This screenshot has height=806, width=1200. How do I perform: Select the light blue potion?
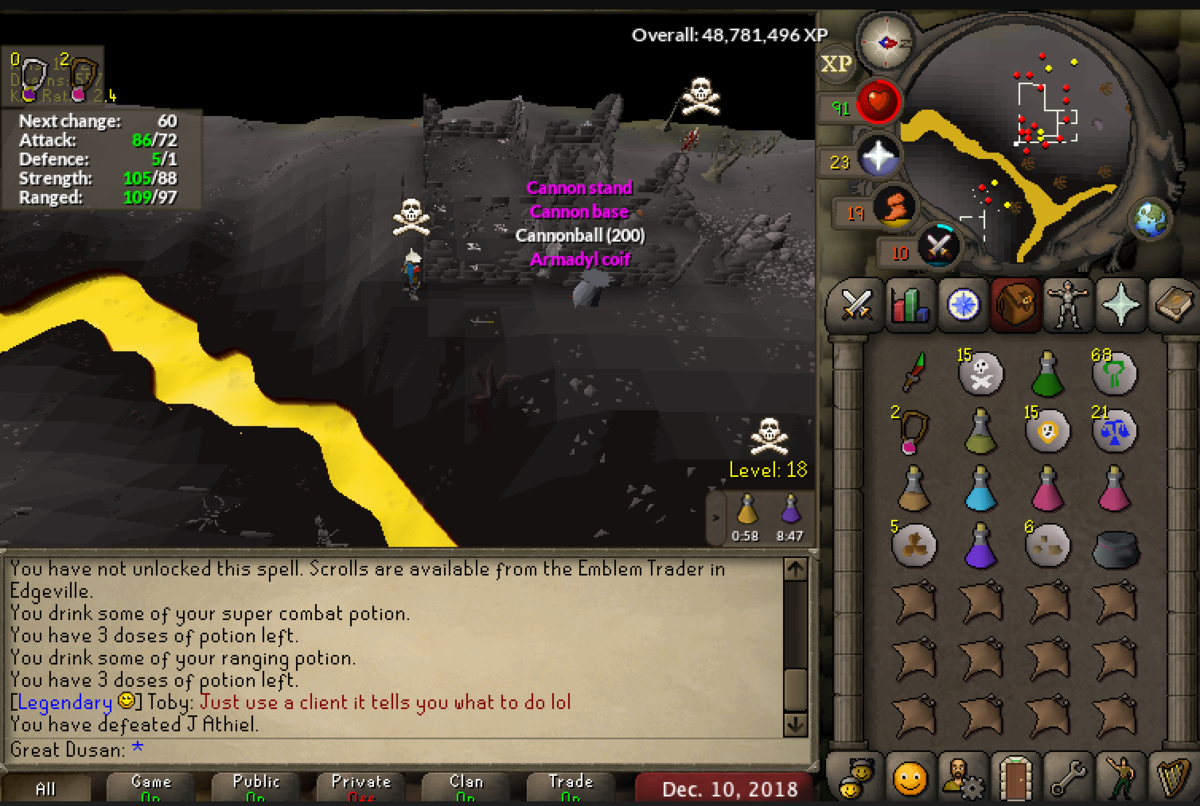[x=981, y=489]
